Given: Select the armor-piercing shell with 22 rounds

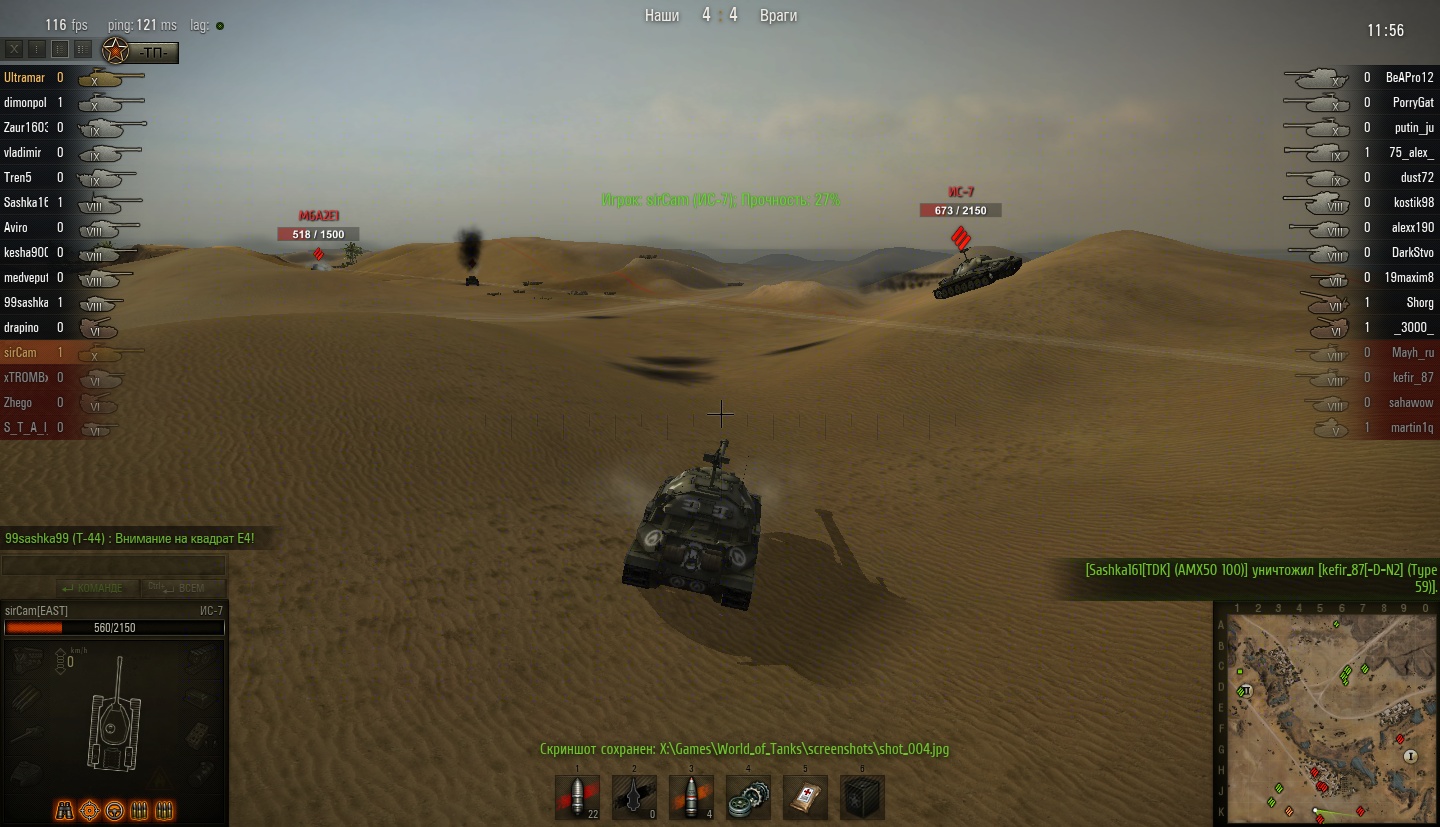Looking at the screenshot, I should point(577,797).
